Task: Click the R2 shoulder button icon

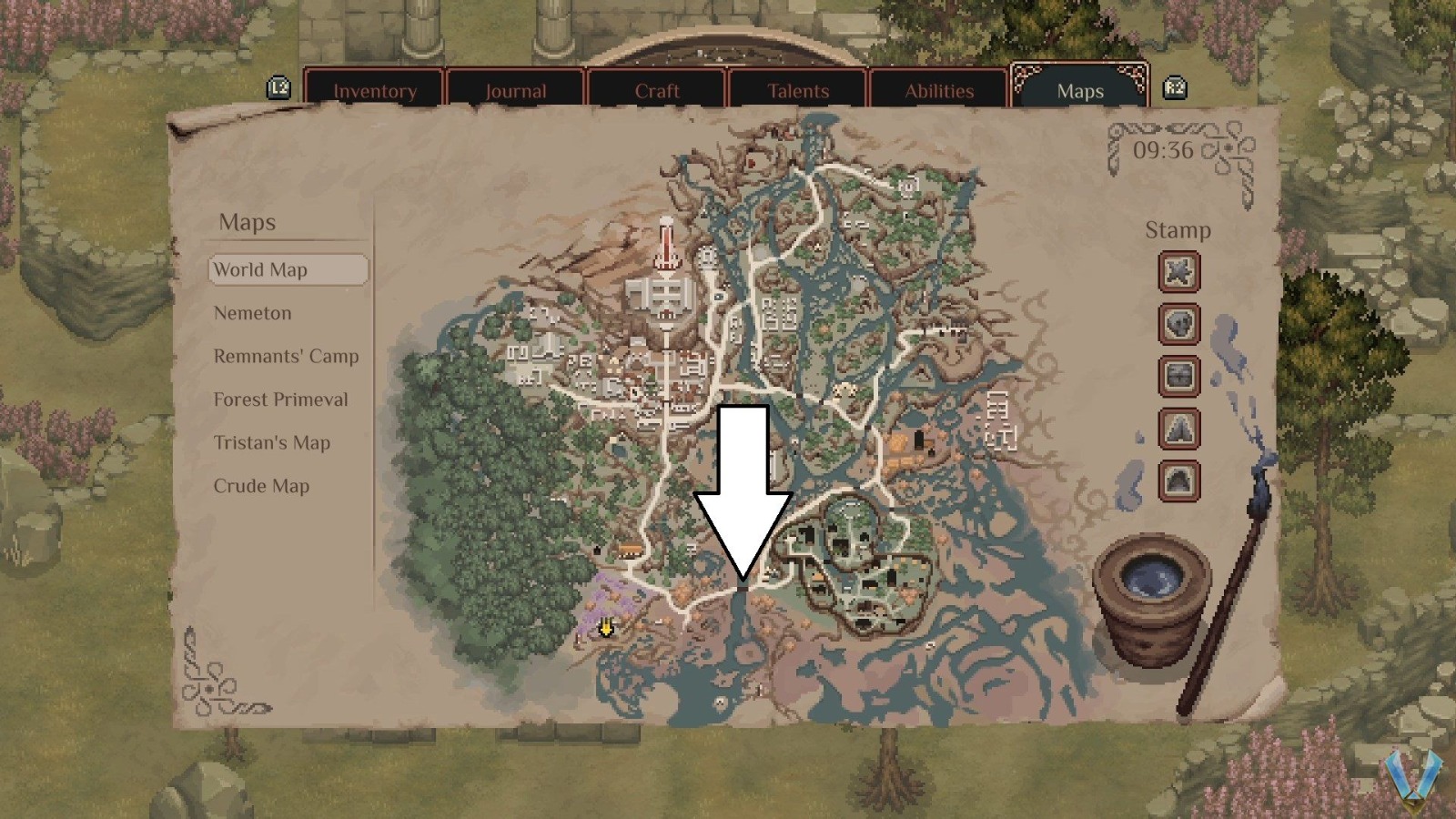Action: 1175,88
